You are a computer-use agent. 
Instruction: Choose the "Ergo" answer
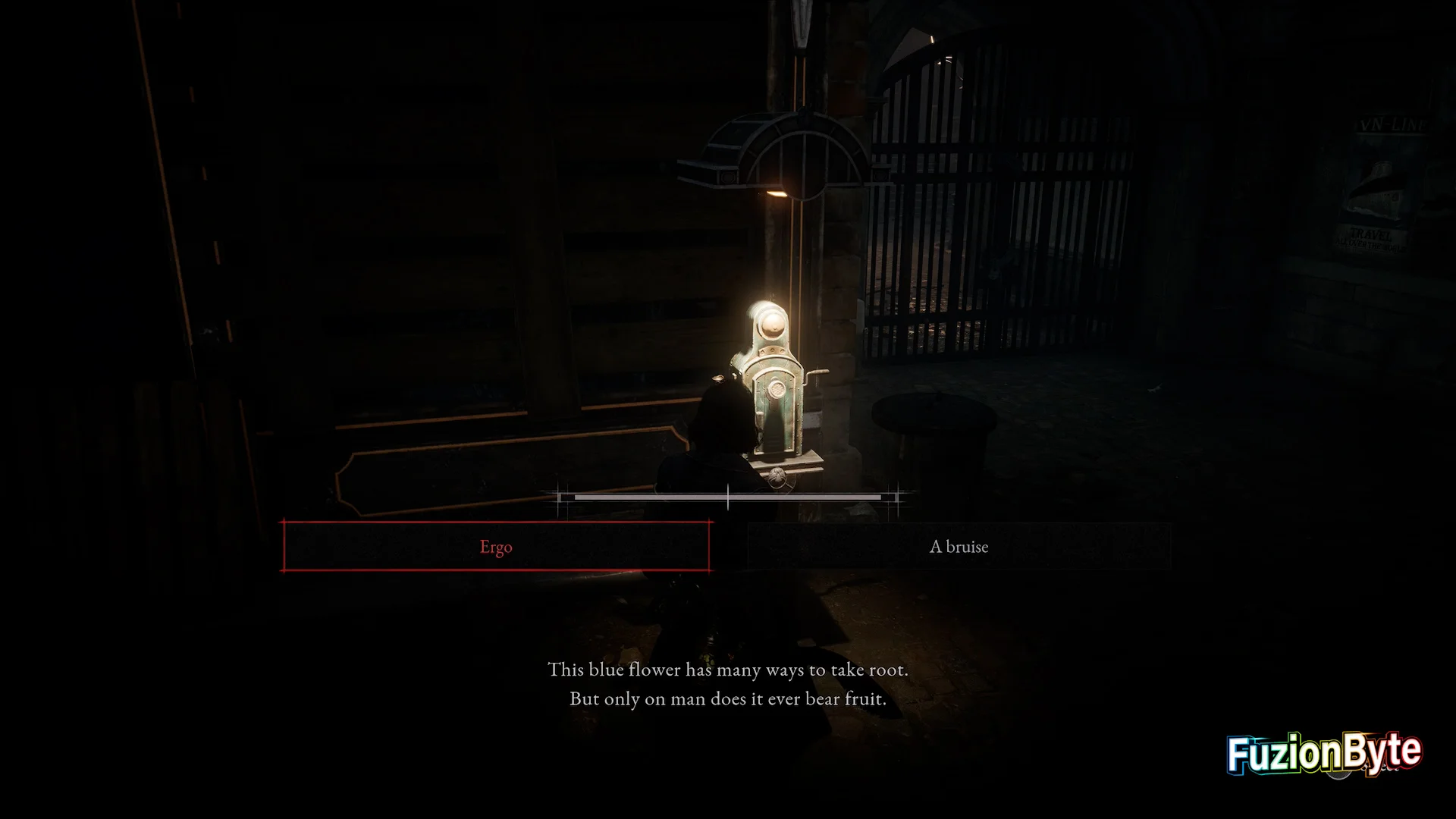pos(496,547)
